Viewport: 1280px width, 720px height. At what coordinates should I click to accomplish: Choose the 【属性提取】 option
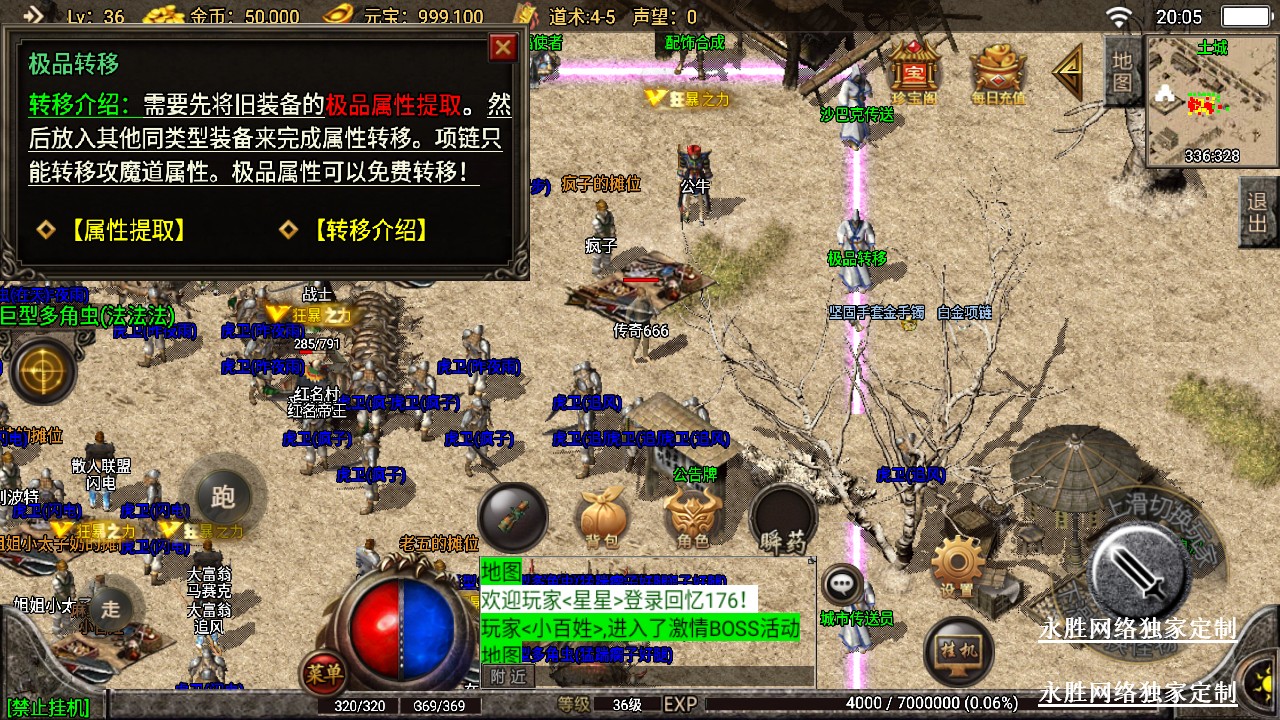pos(124,230)
